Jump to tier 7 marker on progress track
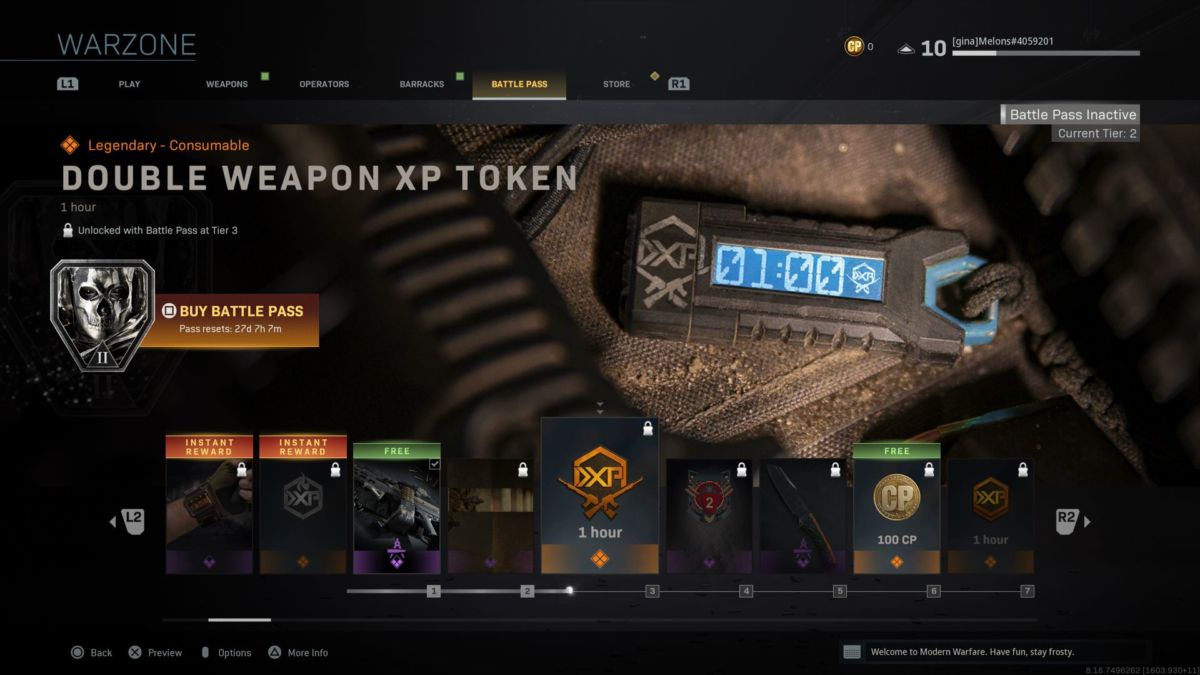The width and height of the screenshot is (1200, 675). tap(1027, 591)
